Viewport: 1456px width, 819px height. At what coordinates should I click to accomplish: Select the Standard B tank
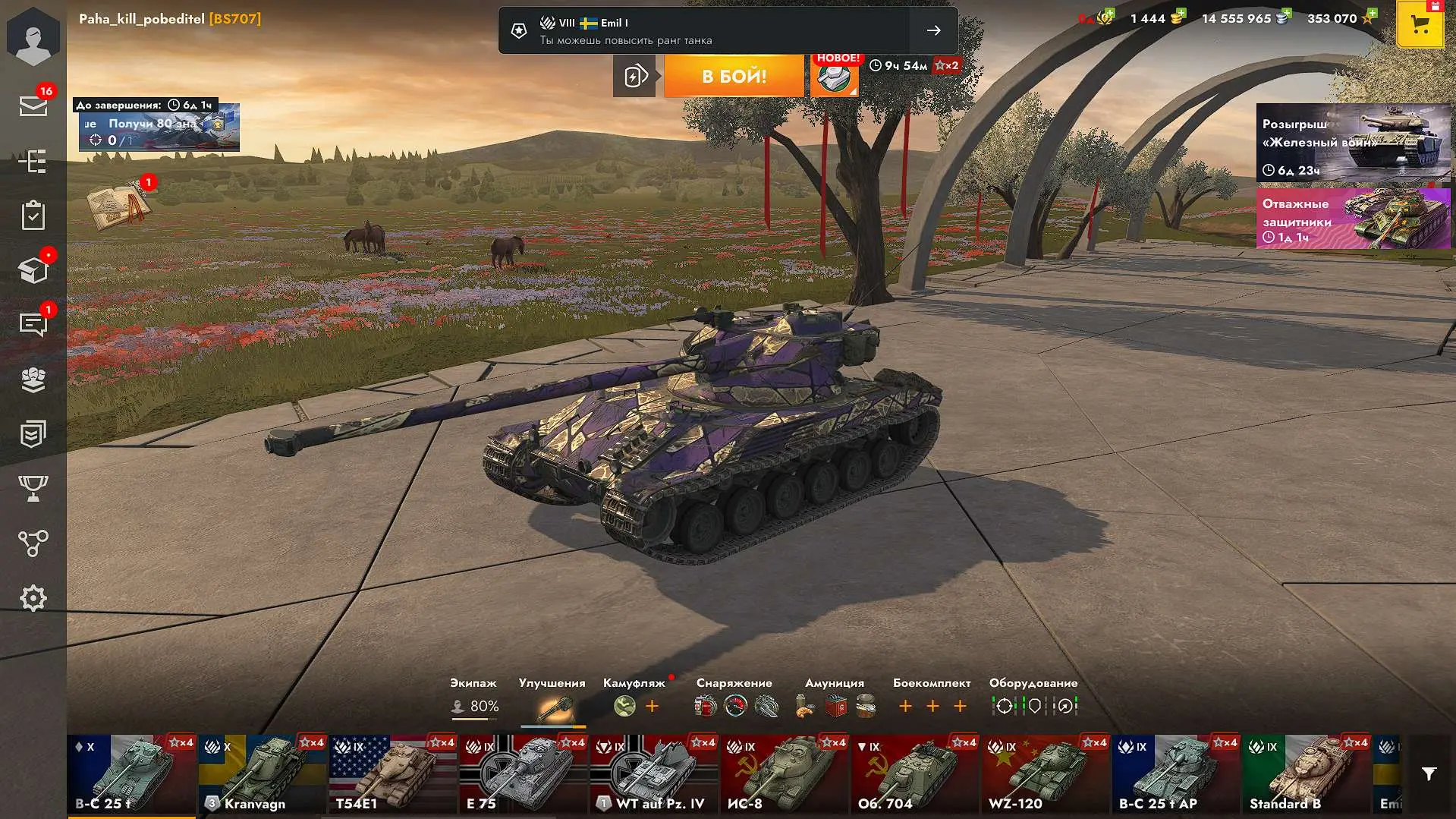[1307, 774]
